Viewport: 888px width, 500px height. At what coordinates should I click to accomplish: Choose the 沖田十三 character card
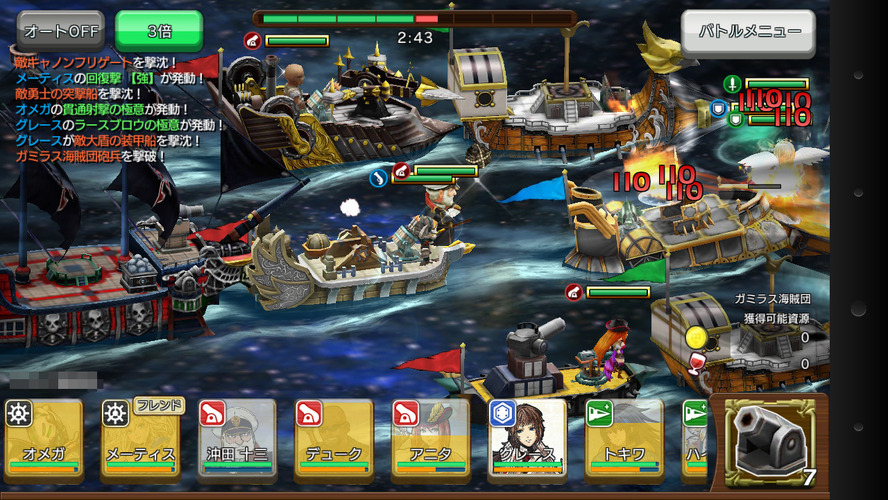pos(237,440)
